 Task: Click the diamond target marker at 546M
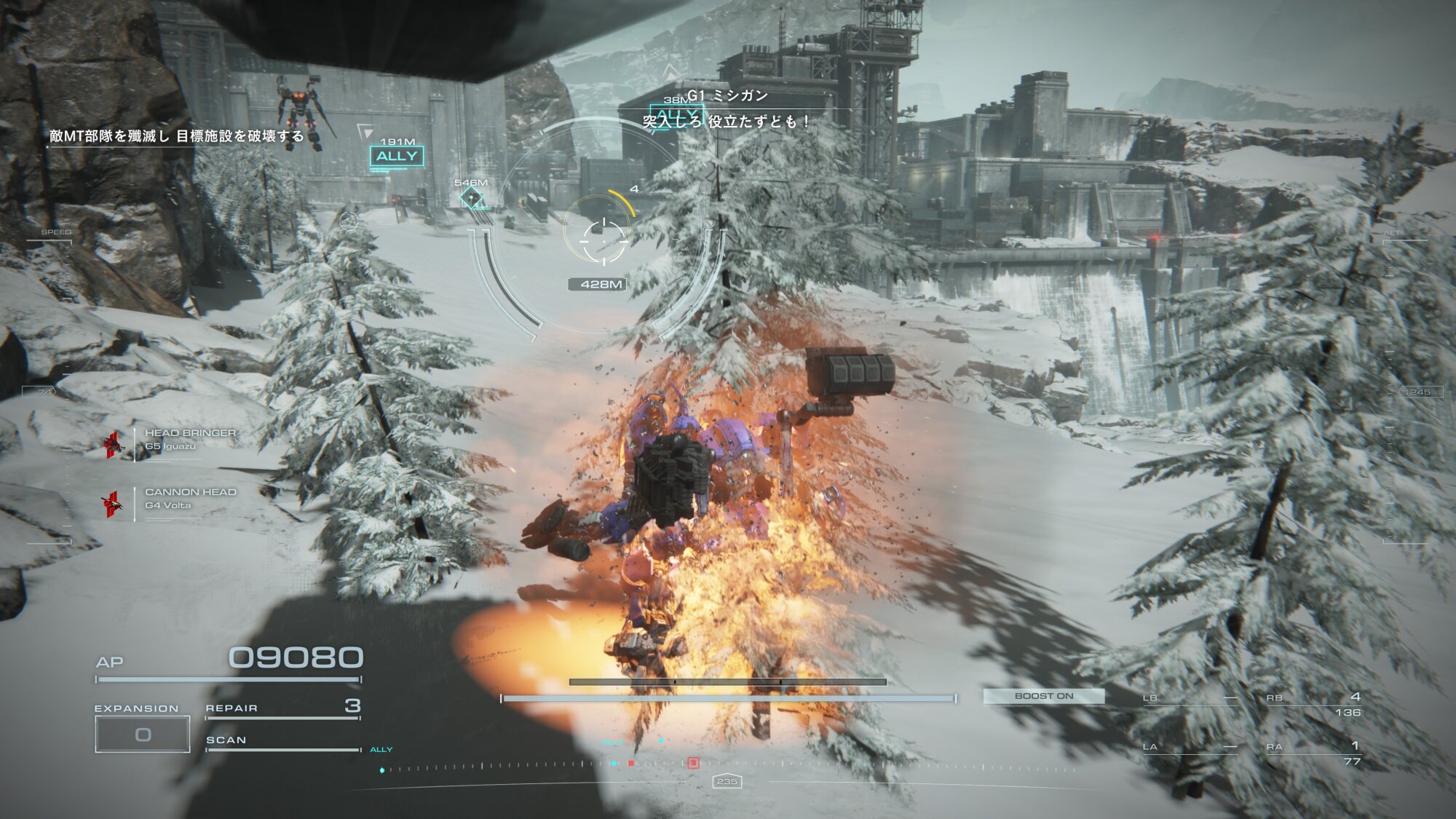click(471, 197)
